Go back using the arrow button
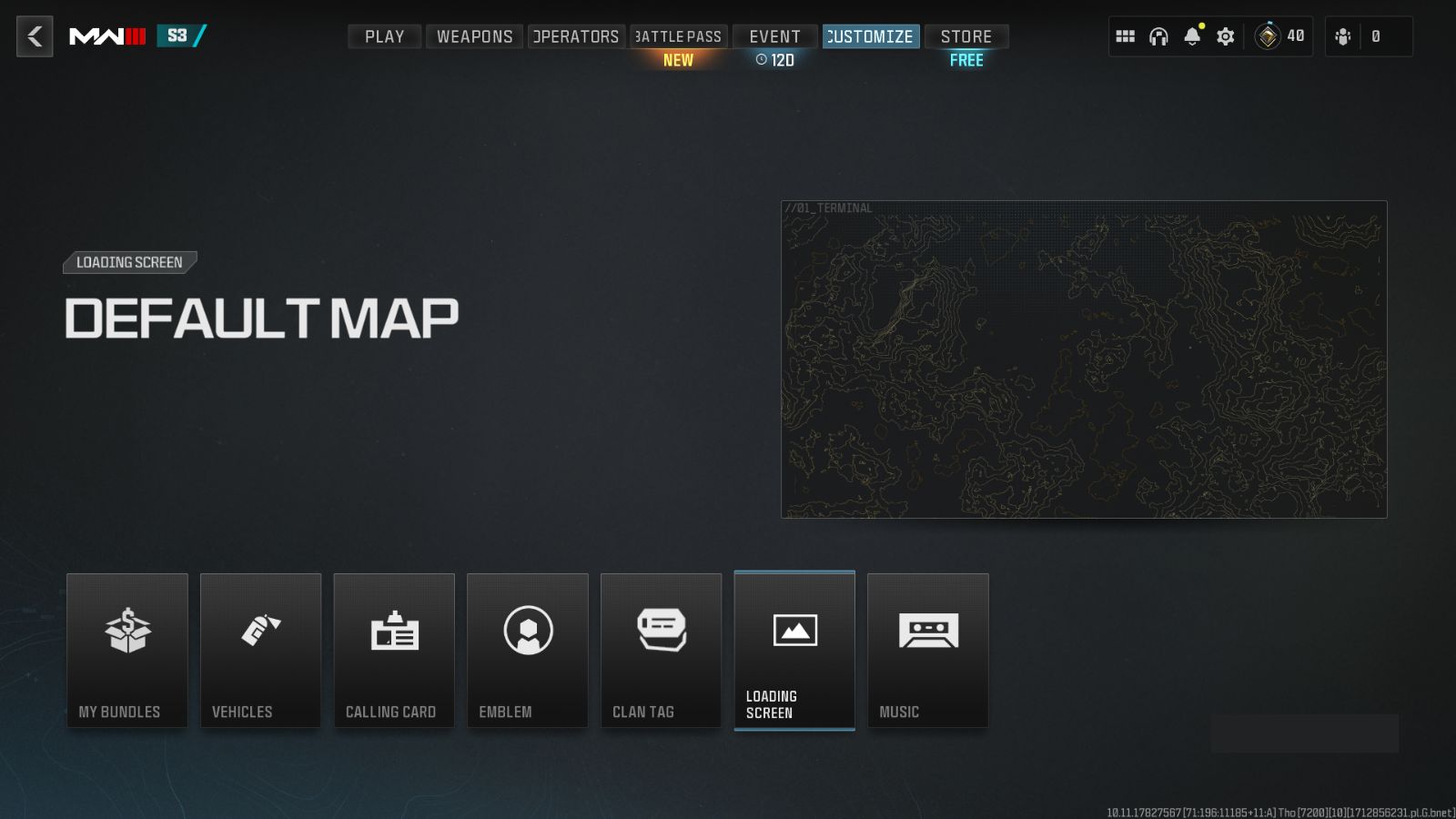Image resolution: width=1456 pixels, height=819 pixels. pyautogui.click(x=35, y=37)
